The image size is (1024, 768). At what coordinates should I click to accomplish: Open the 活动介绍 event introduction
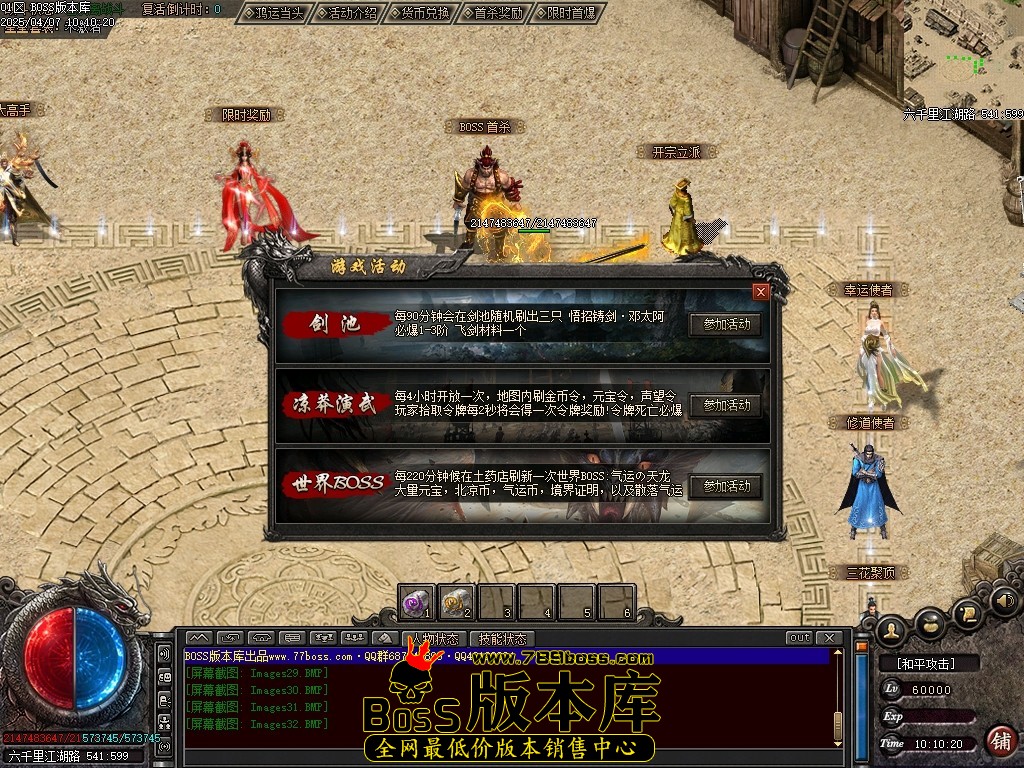point(352,14)
